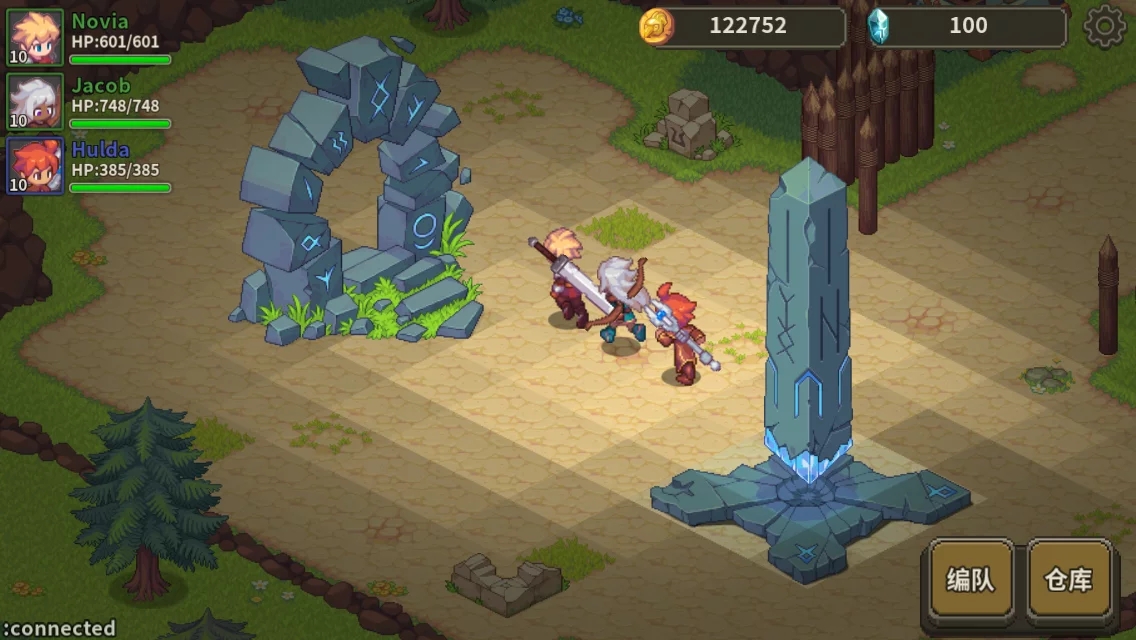
Task: Select Jacob's character portrait
Action: tap(36, 101)
